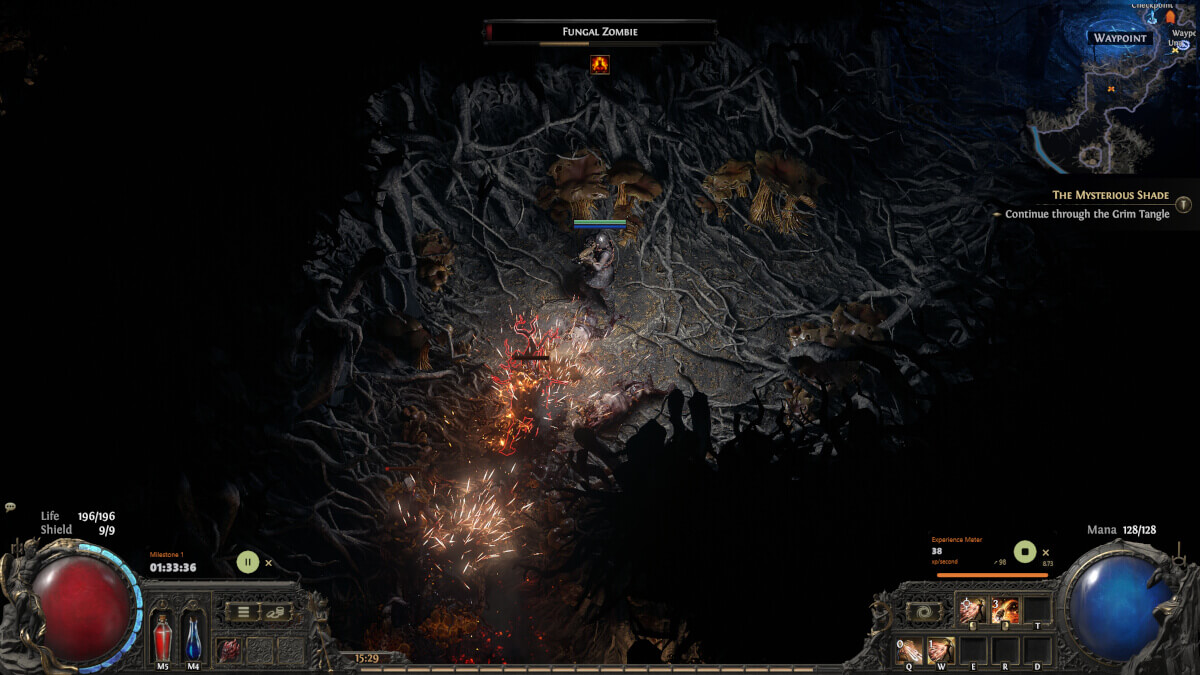
Task: Activate the fiery skill with count 3
Action: (1005, 610)
